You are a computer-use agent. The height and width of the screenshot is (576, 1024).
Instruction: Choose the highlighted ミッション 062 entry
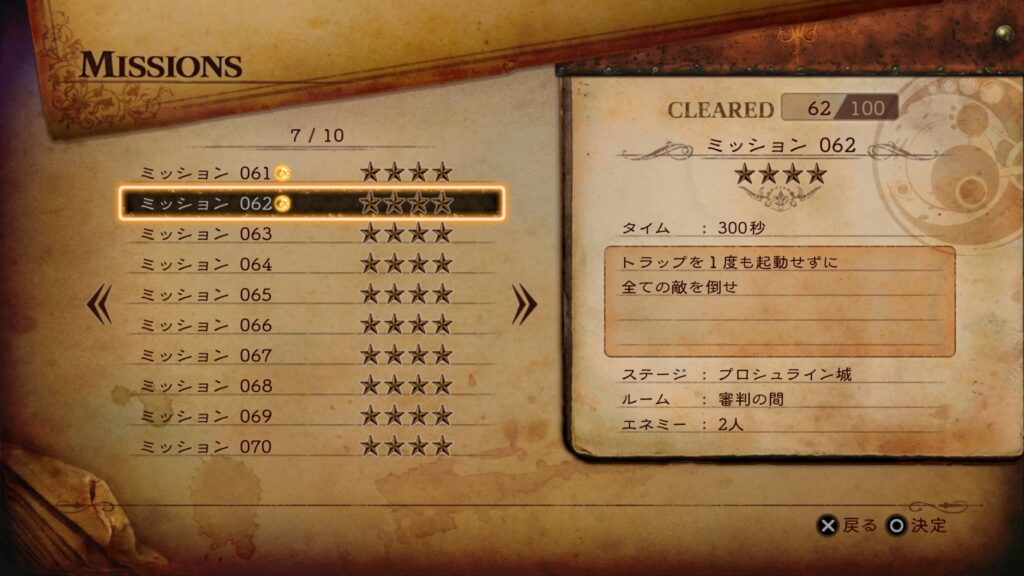pos(310,204)
